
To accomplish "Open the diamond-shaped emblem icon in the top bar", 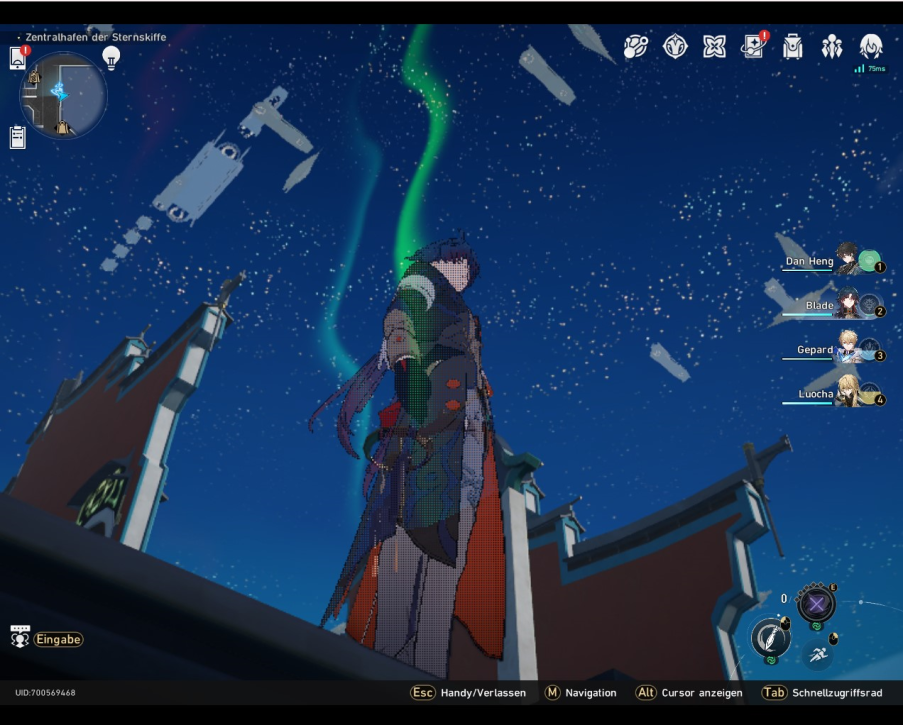I will tap(676, 47).
